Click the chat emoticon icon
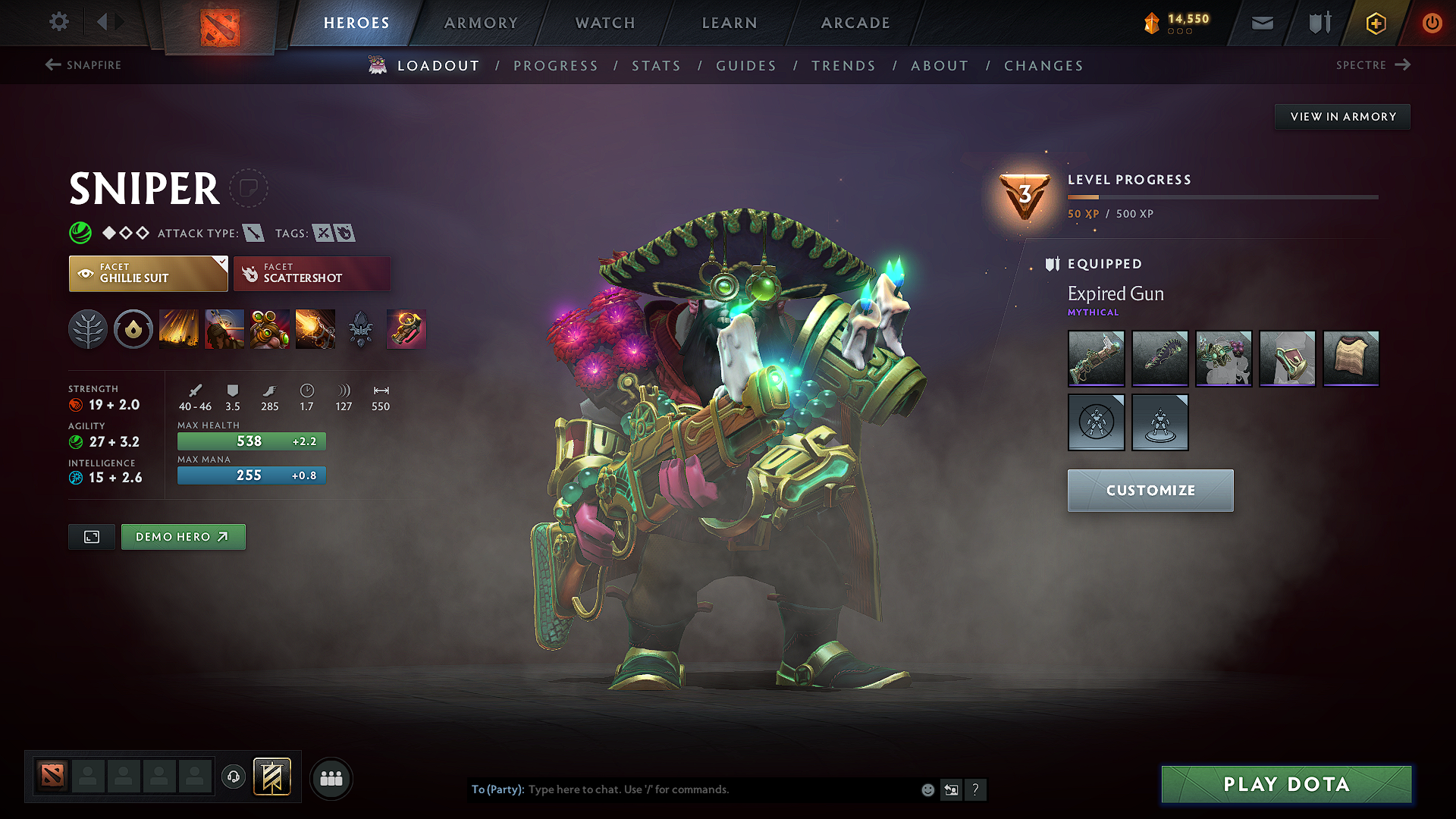This screenshot has height=819, width=1456. click(927, 789)
